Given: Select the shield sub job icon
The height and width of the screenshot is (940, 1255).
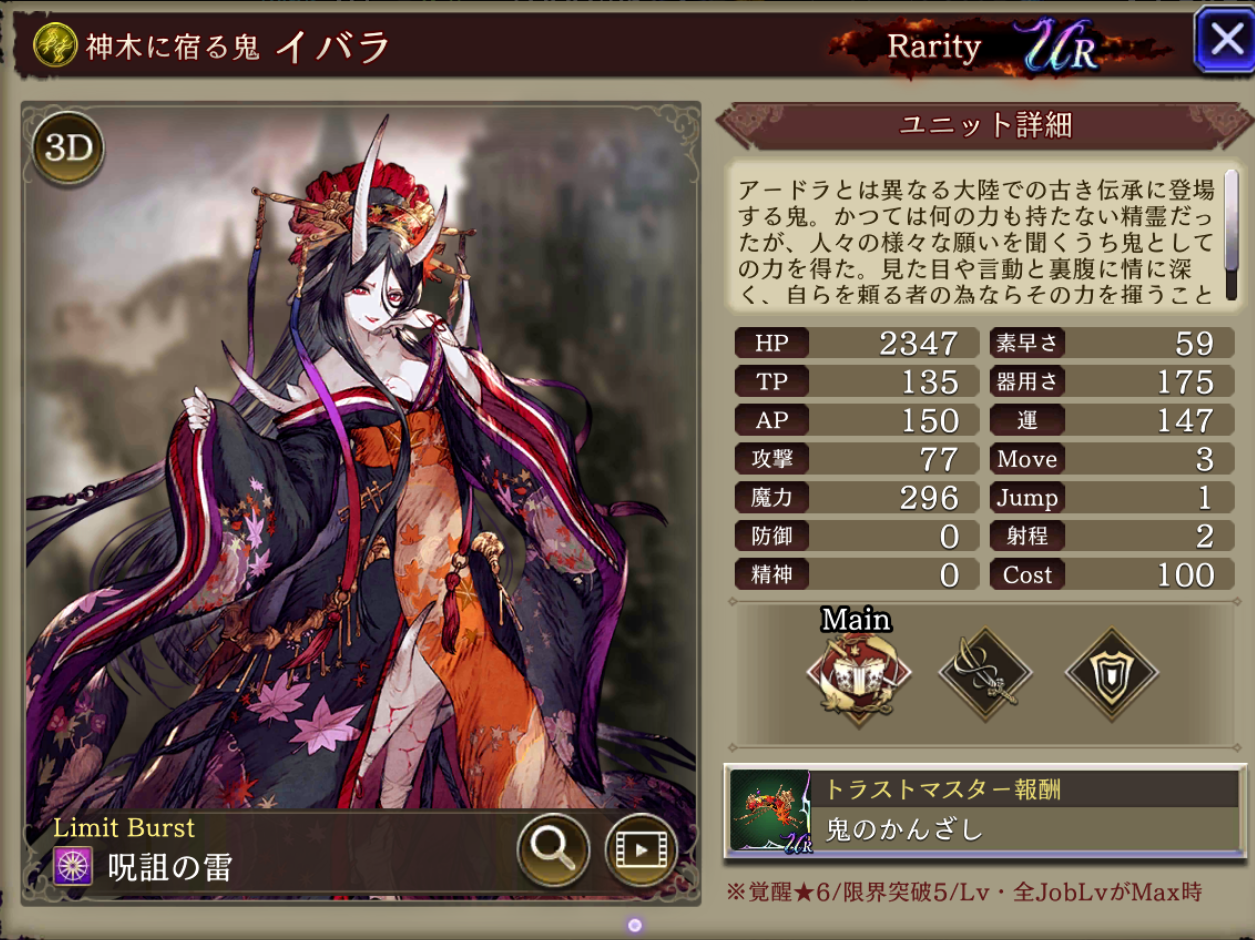Looking at the screenshot, I should point(1111,676).
